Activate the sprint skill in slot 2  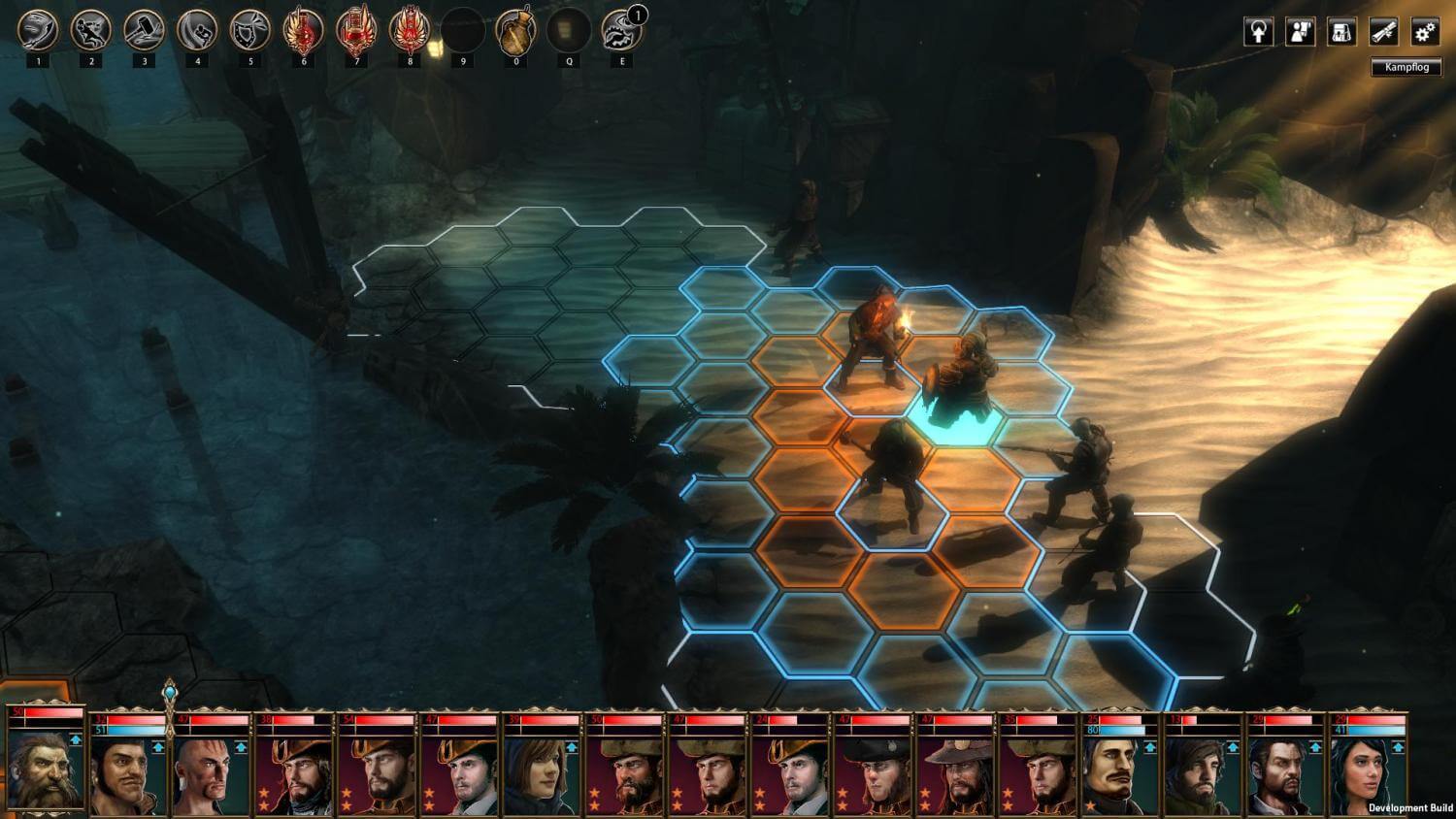pyautogui.click(x=92, y=29)
